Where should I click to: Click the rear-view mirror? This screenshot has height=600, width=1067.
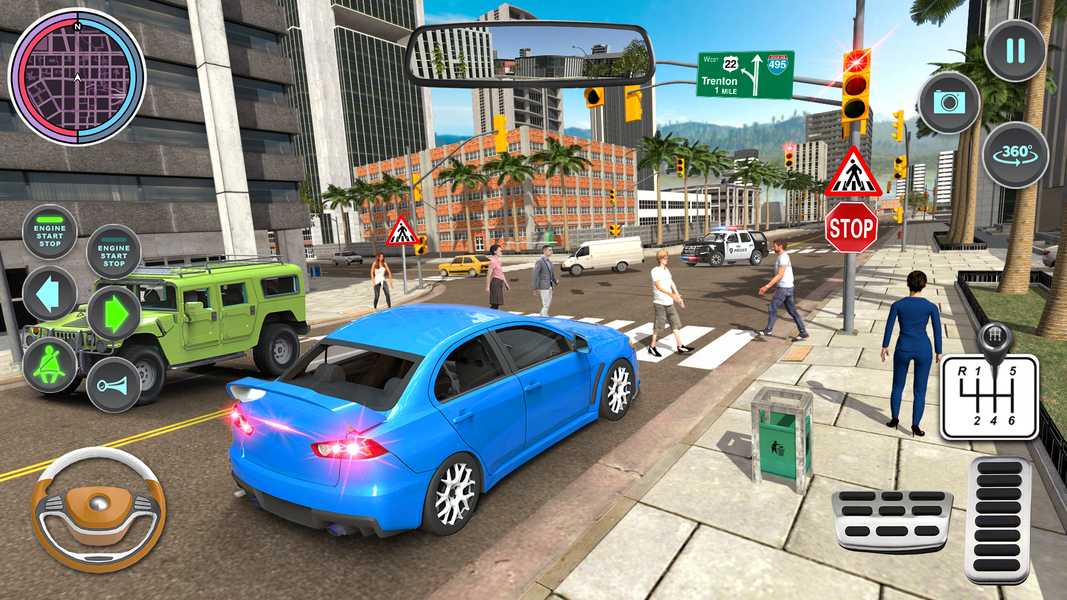point(530,54)
